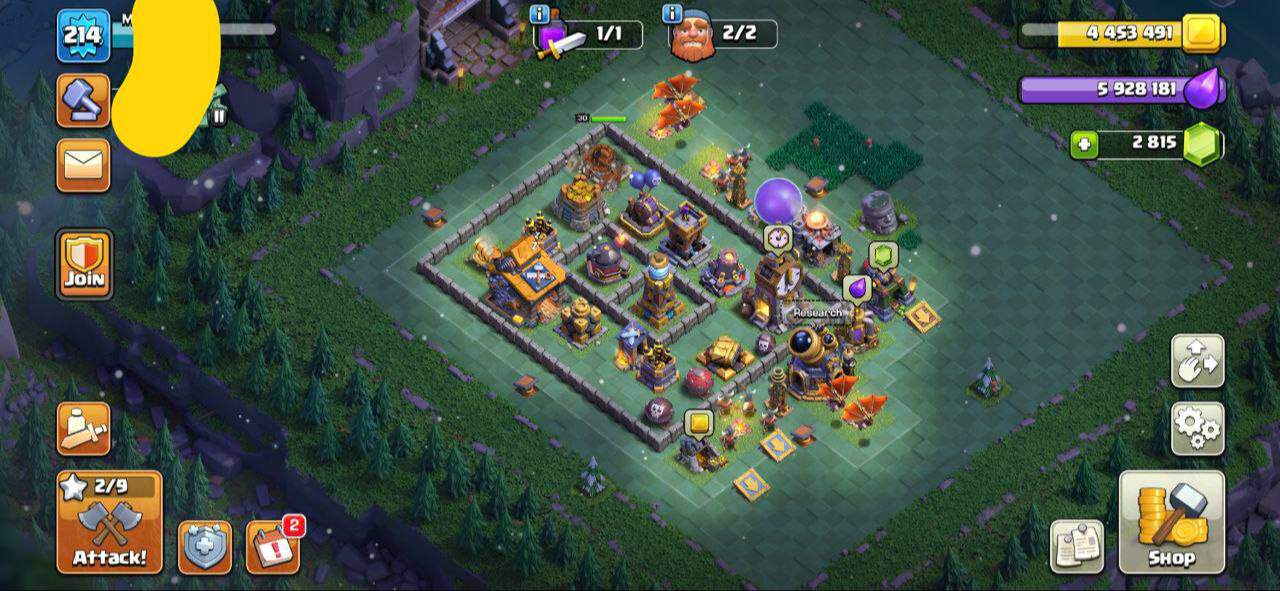
Task: Show info for the 1/1 sword counter
Action: tap(540, 14)
